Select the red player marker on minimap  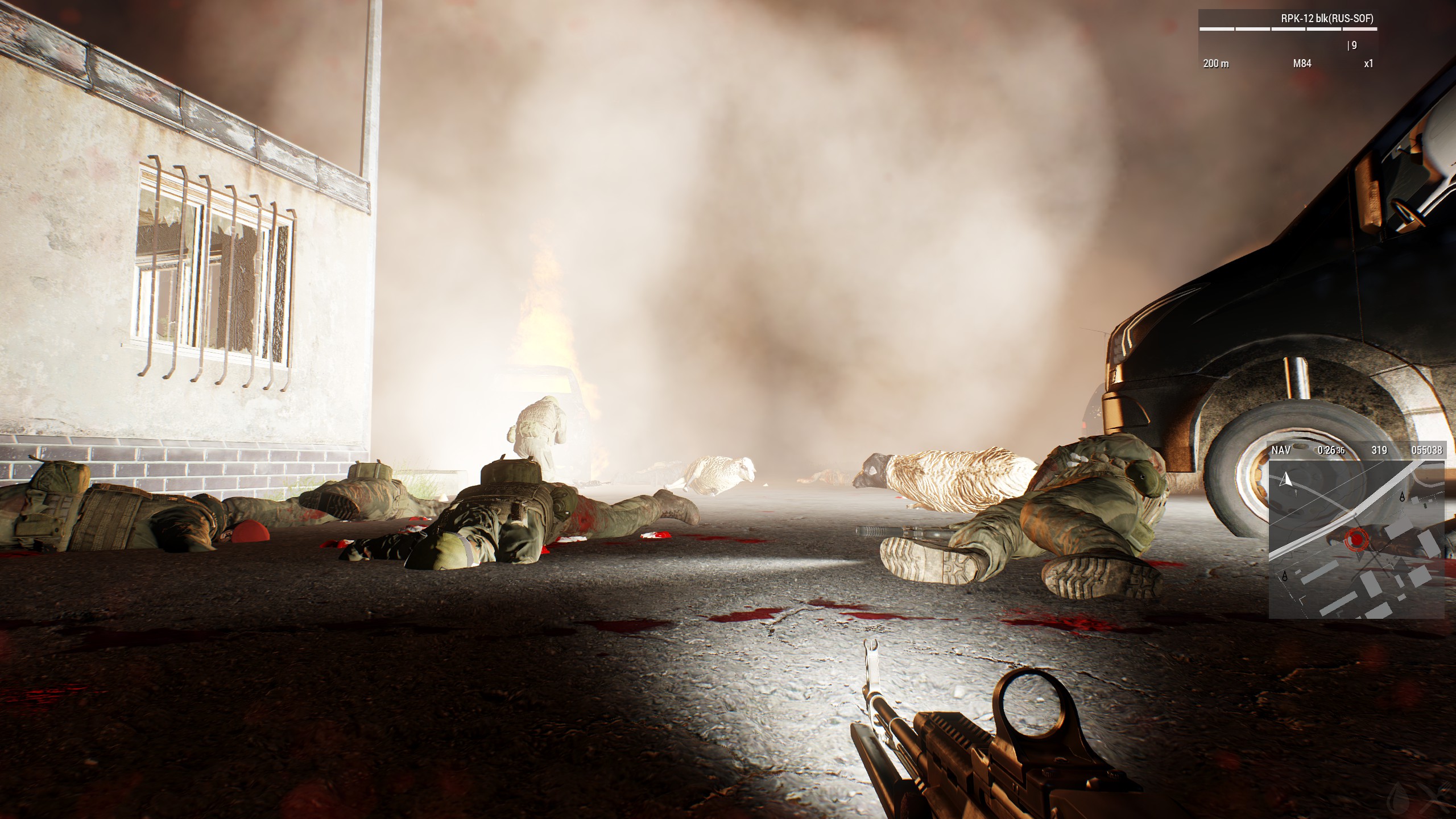(1358, 537)
